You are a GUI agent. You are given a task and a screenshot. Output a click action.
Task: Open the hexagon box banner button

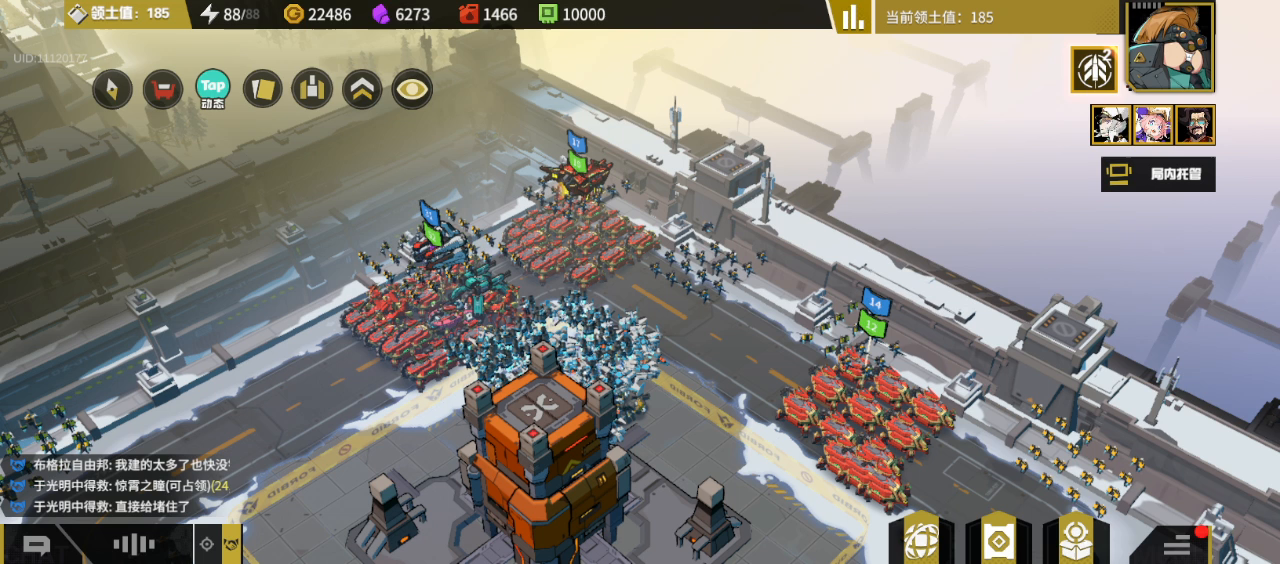click(1075, 541)
